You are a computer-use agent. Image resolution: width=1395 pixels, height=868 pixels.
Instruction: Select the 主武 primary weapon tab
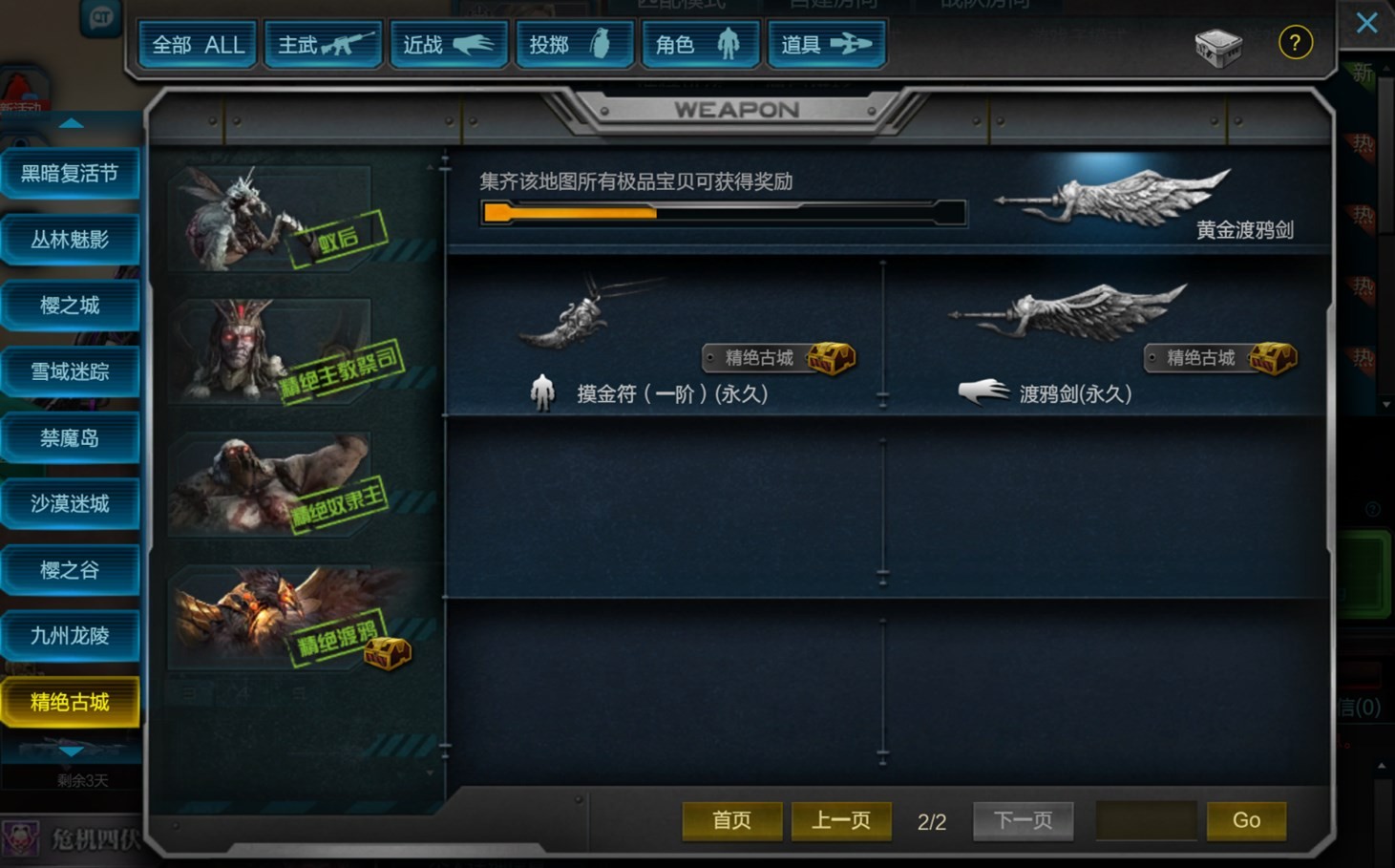[x=324, y=45]
